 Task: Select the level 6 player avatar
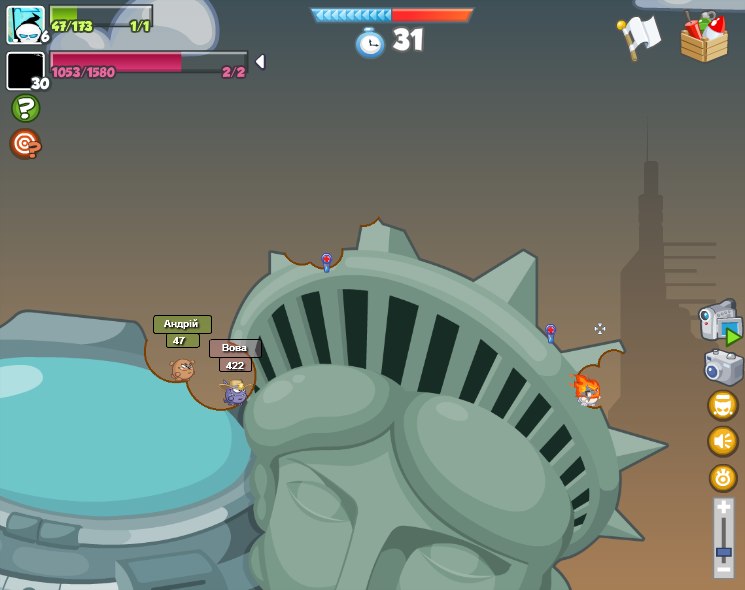[25, 25]
